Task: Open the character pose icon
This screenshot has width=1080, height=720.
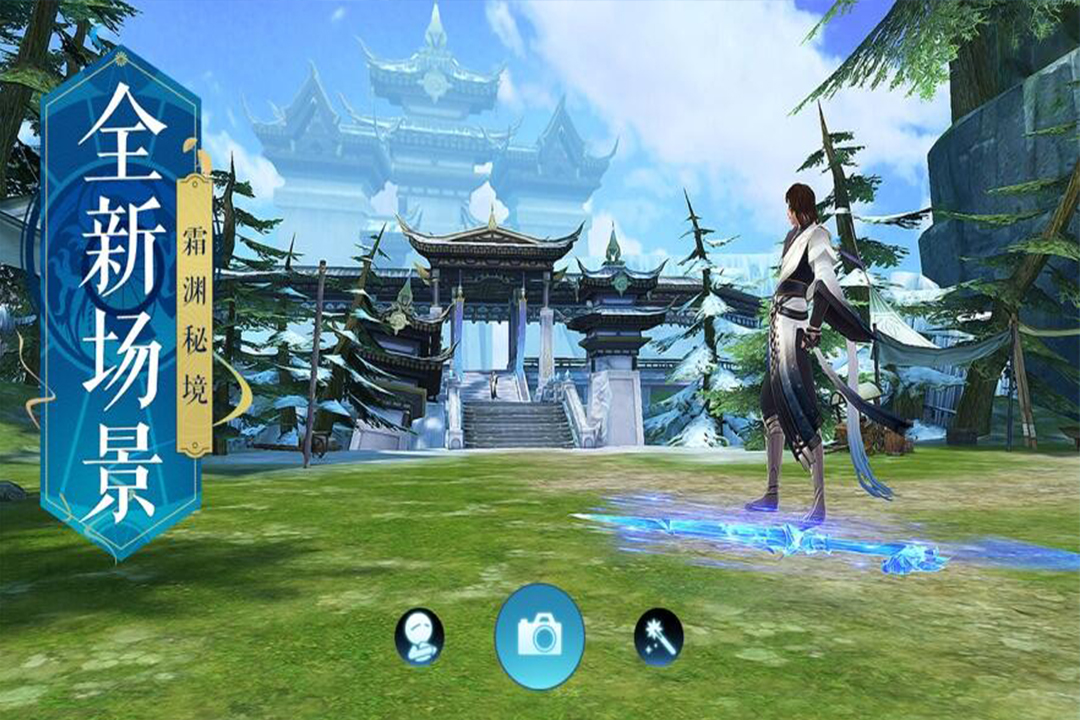Action: (419, 636)
